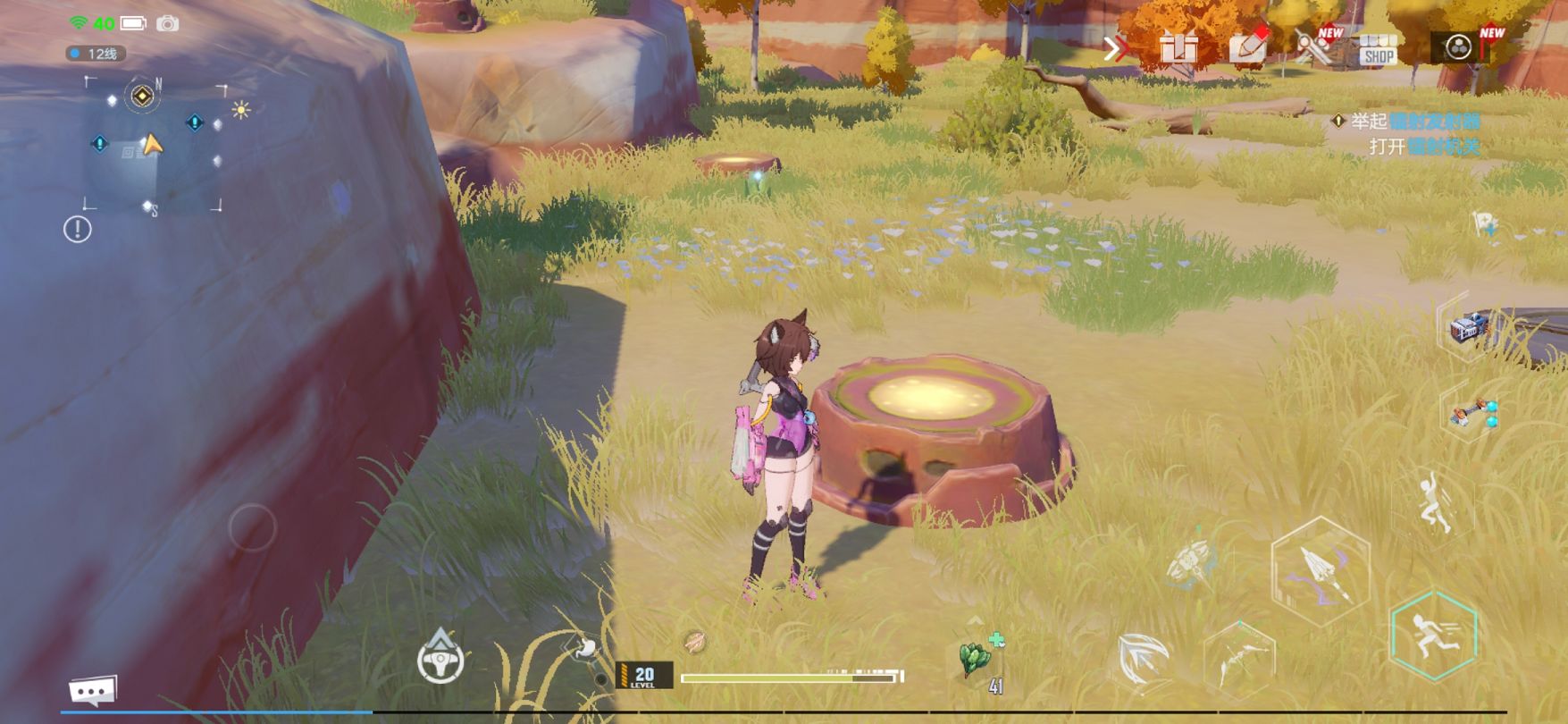
Task: Collapse the top menu with double arrow
Action: pyautogui.click(x=1115, y=48)
